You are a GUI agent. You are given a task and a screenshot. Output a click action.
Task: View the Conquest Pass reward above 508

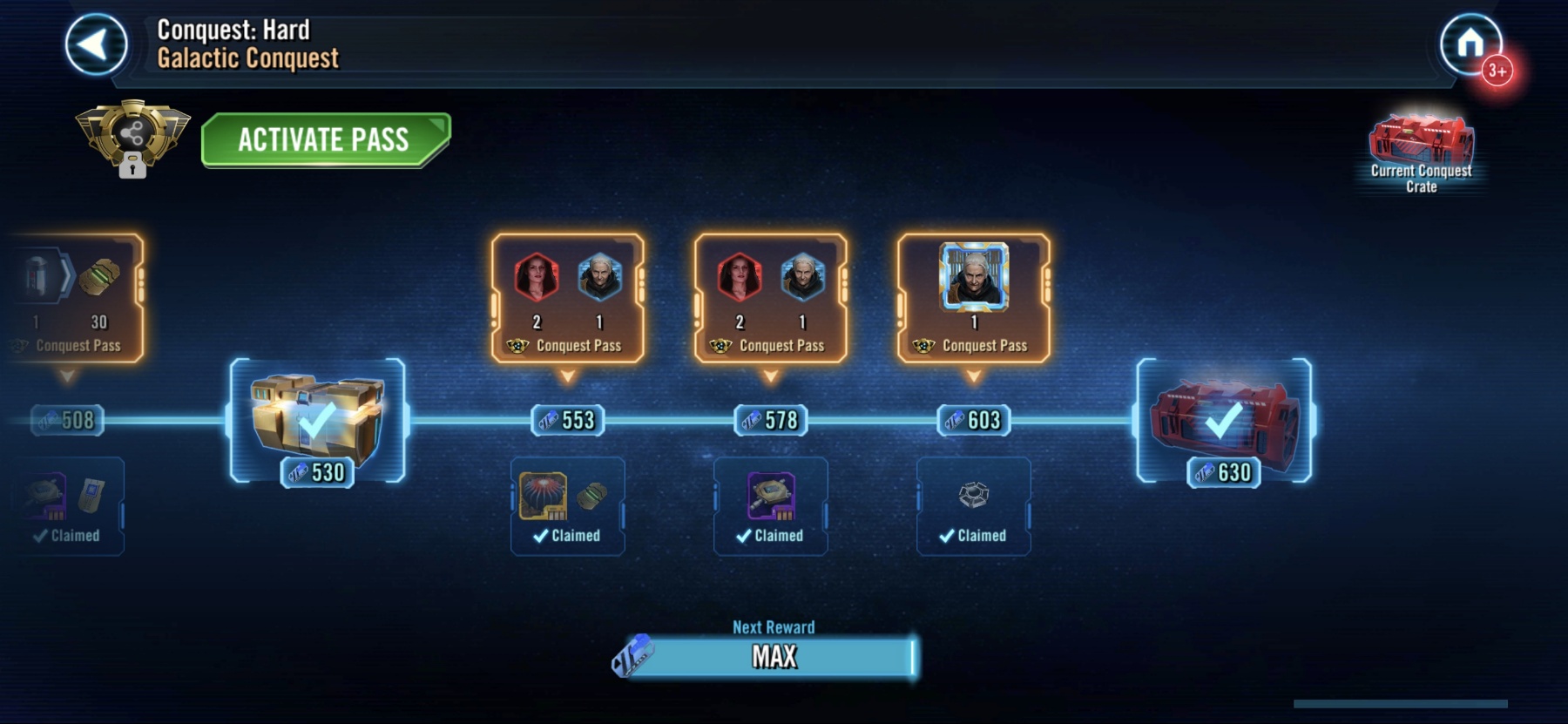[x=77, y=298]
